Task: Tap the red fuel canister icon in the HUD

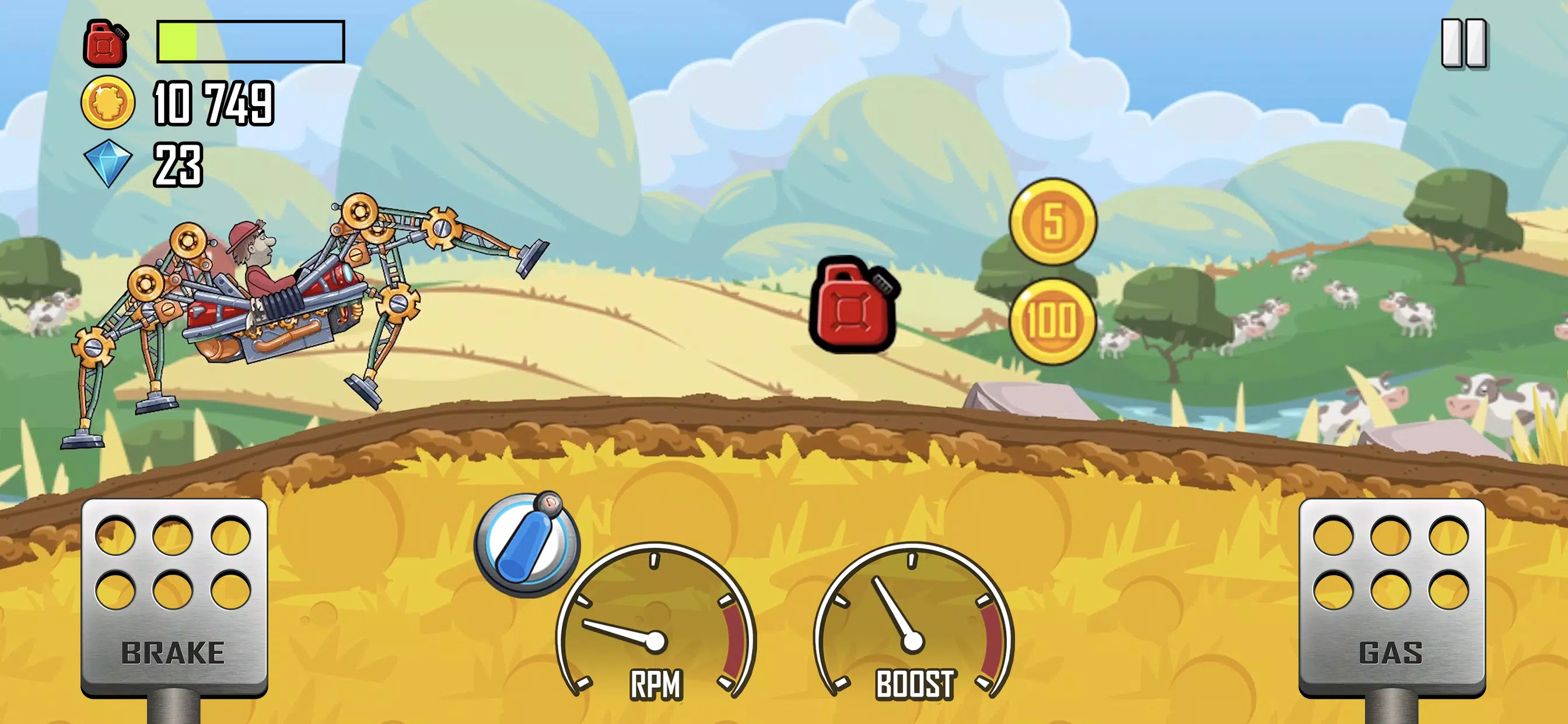Action: point(107,43)
